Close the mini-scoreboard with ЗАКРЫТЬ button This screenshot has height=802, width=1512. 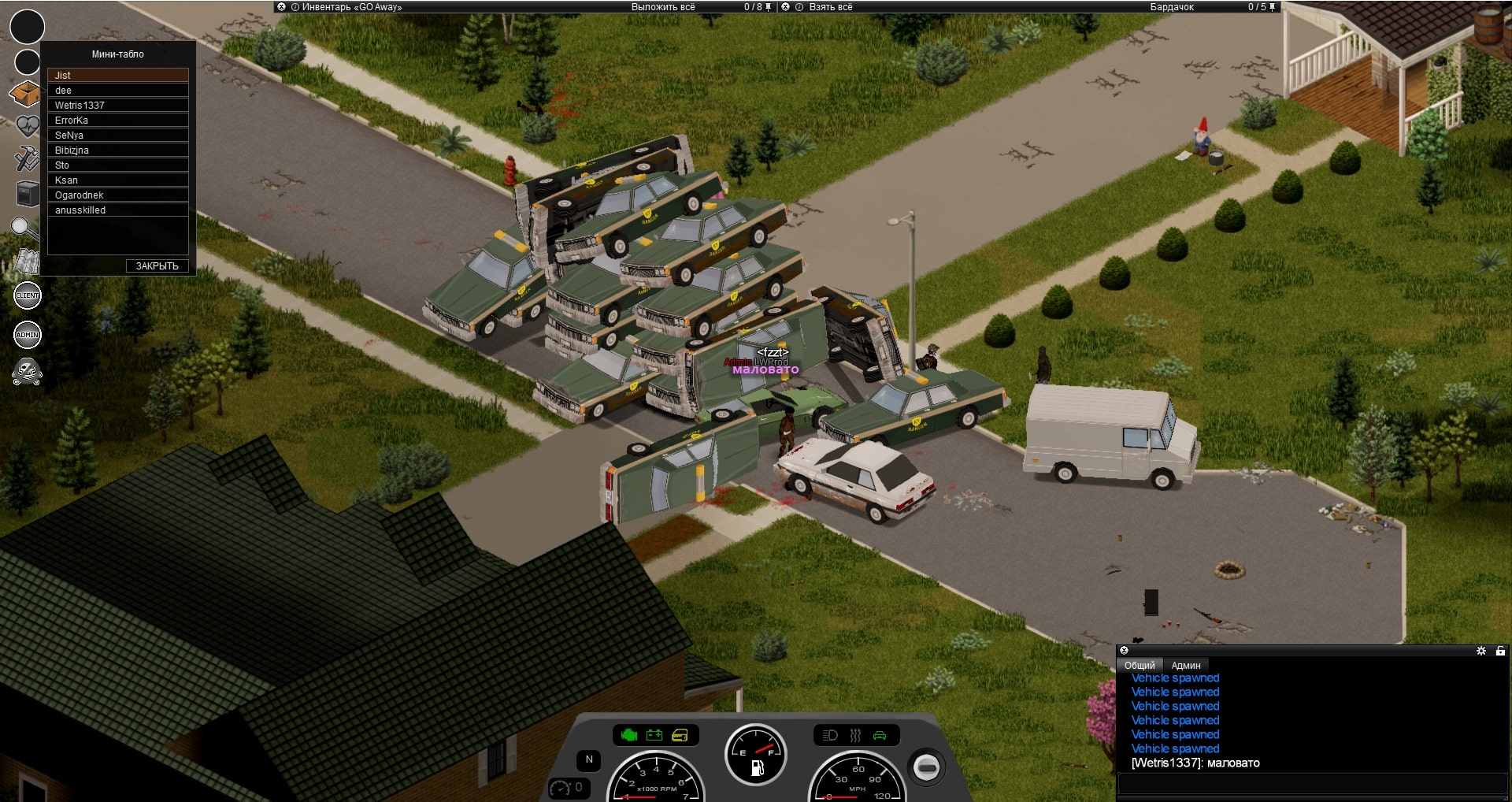point(157,266)
